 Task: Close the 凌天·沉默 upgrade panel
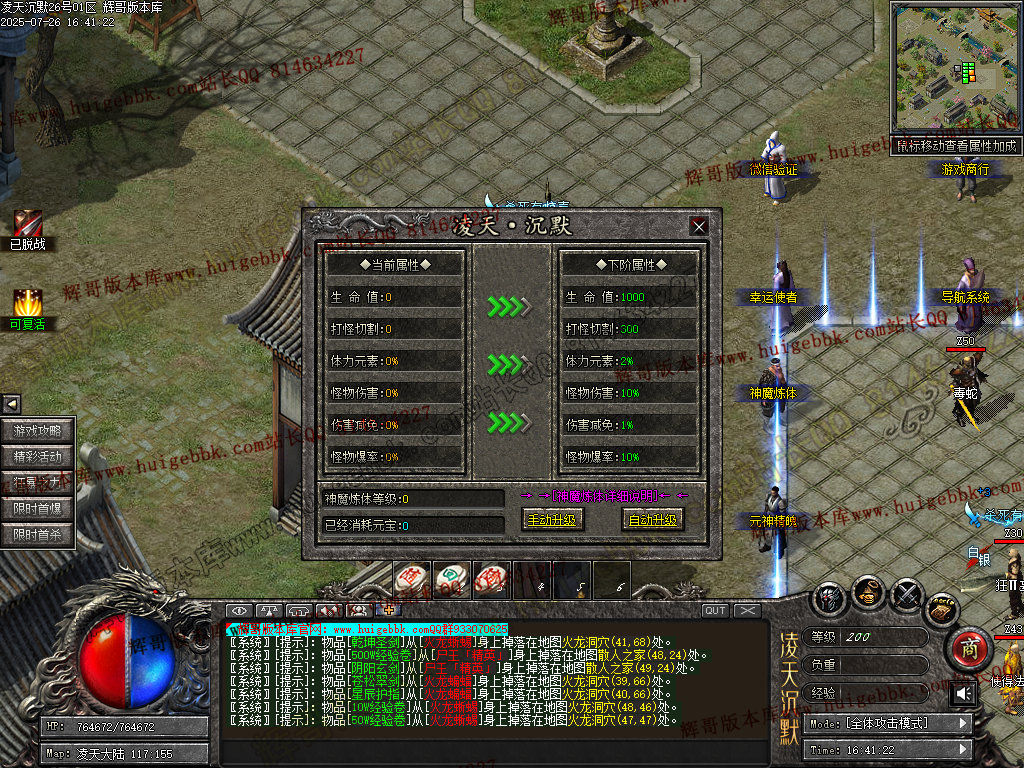click(x=699, y=226)
